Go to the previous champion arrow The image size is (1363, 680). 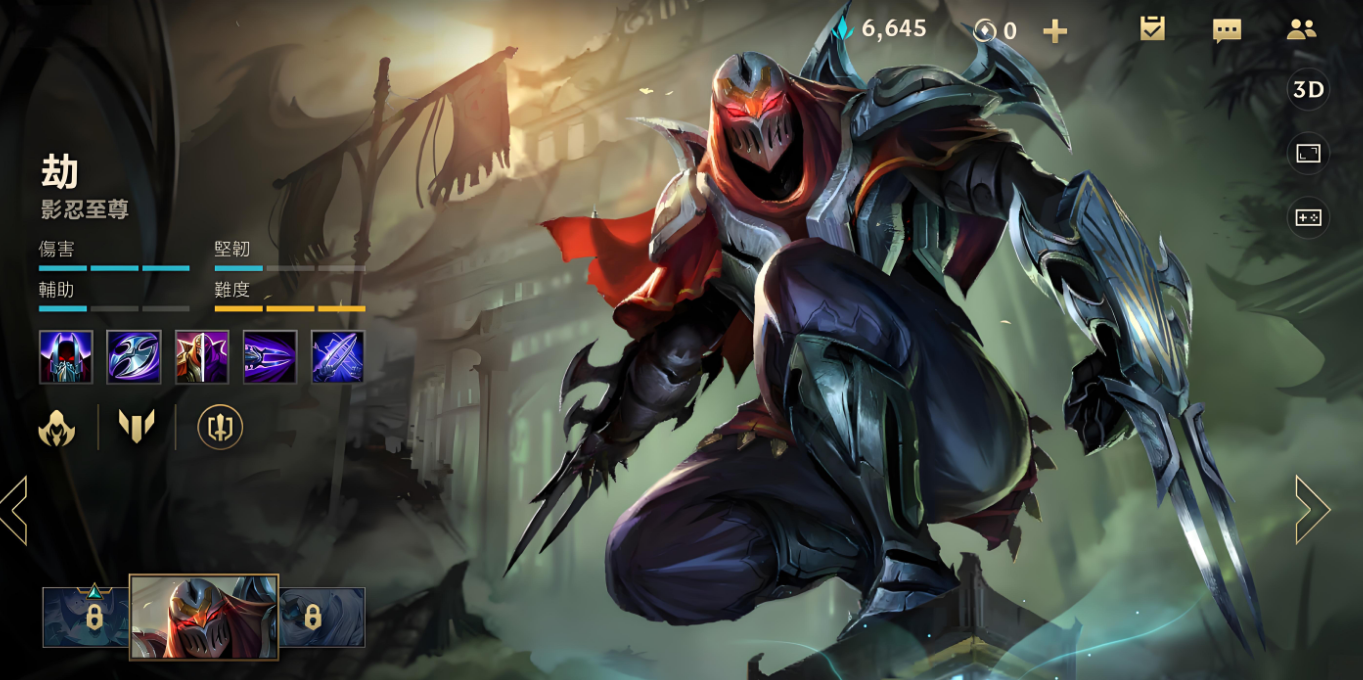pyautogui.click(x=14, y=510)
